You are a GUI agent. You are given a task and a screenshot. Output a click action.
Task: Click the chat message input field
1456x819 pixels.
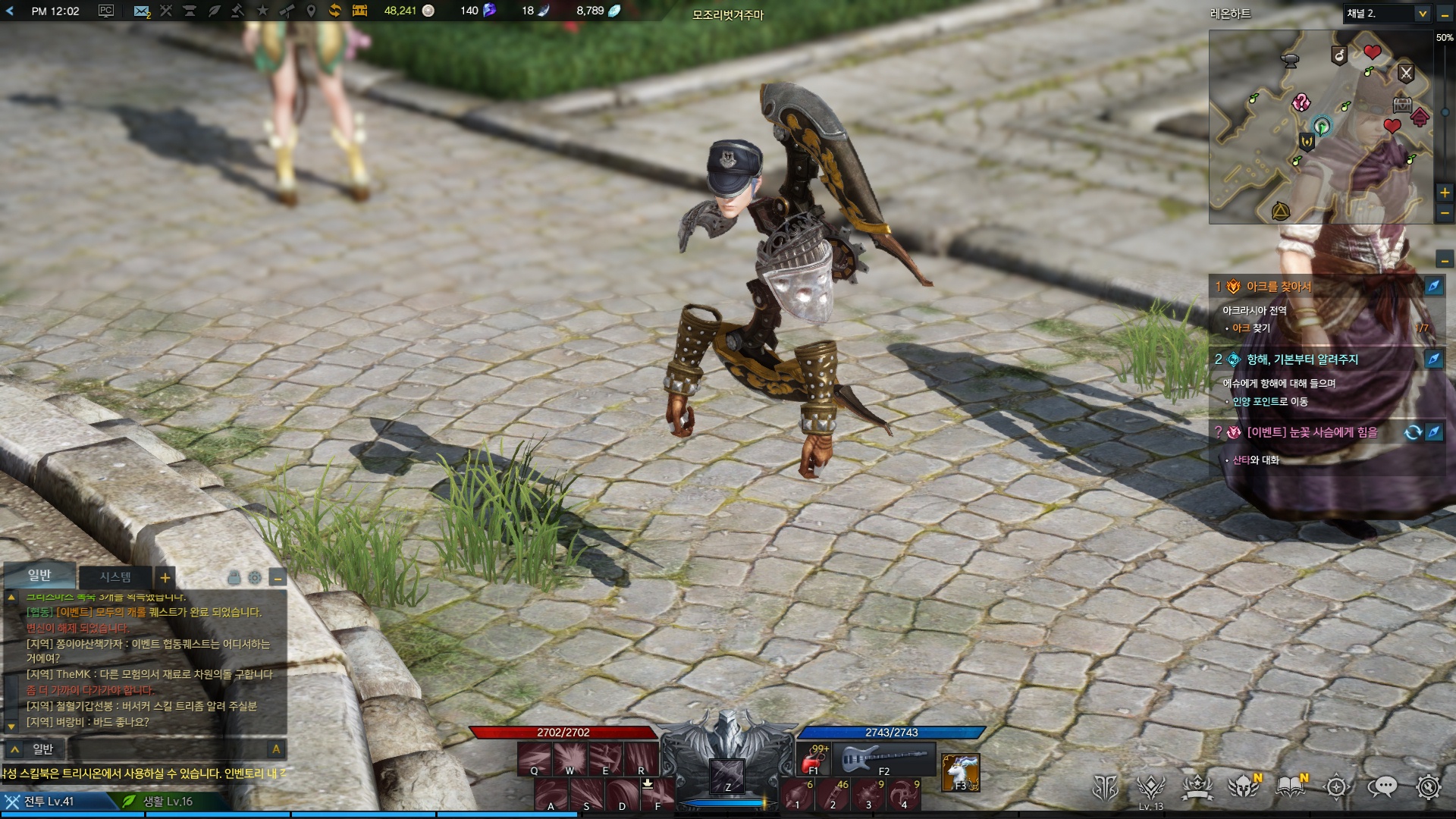167,749
